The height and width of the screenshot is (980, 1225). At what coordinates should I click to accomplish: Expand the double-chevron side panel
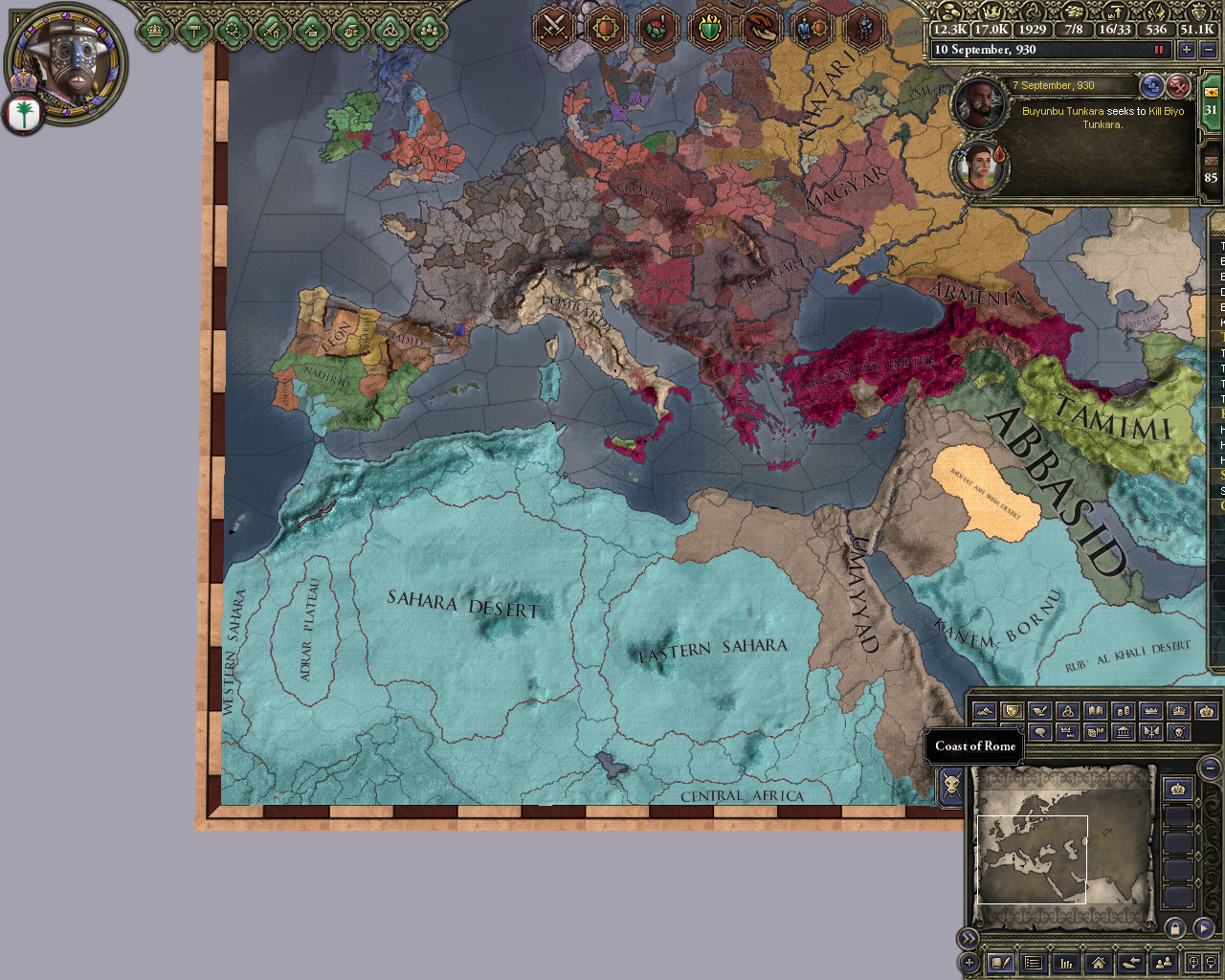coord(969,937)
